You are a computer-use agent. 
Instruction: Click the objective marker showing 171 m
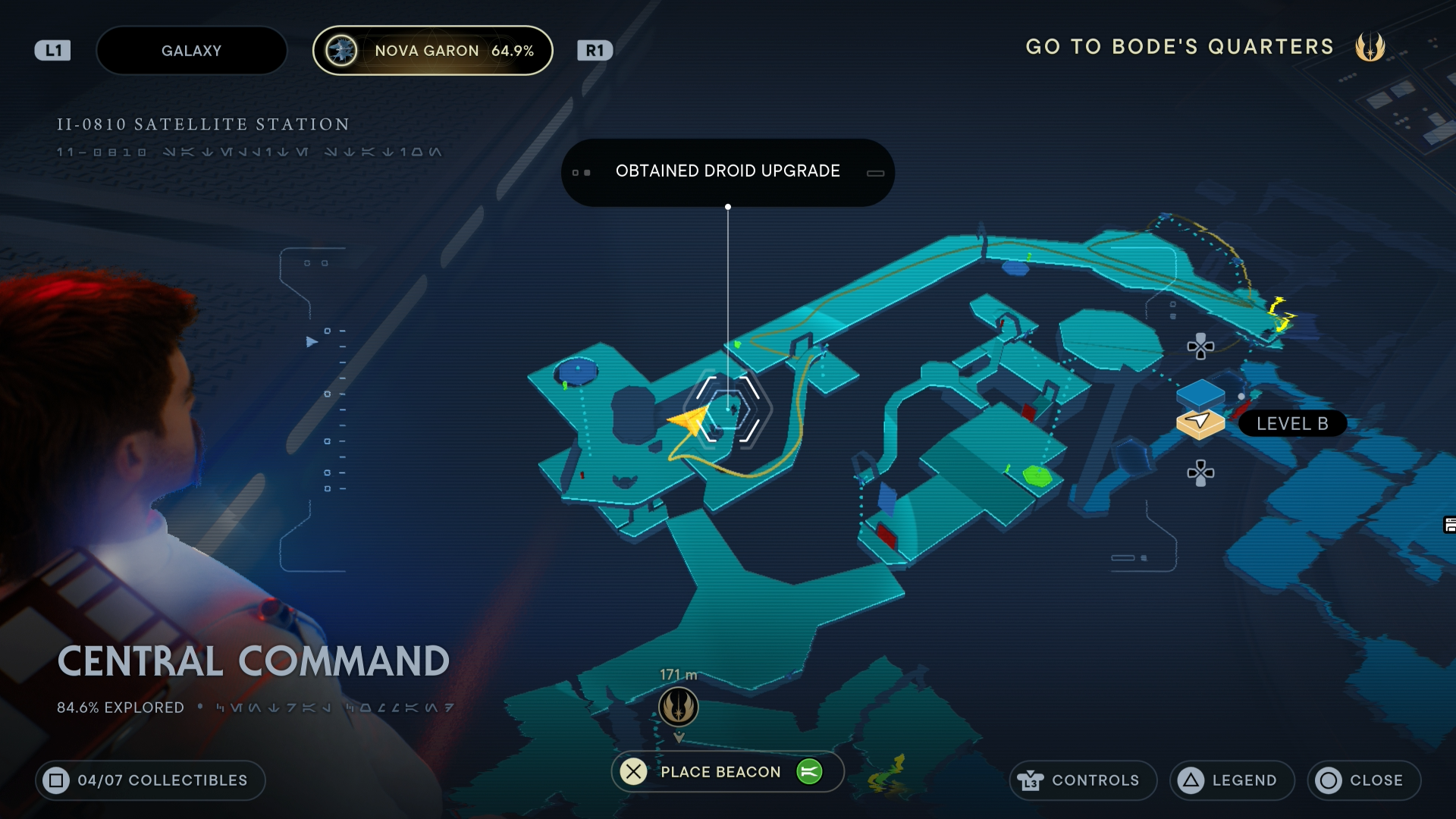[x=678, y=707]
